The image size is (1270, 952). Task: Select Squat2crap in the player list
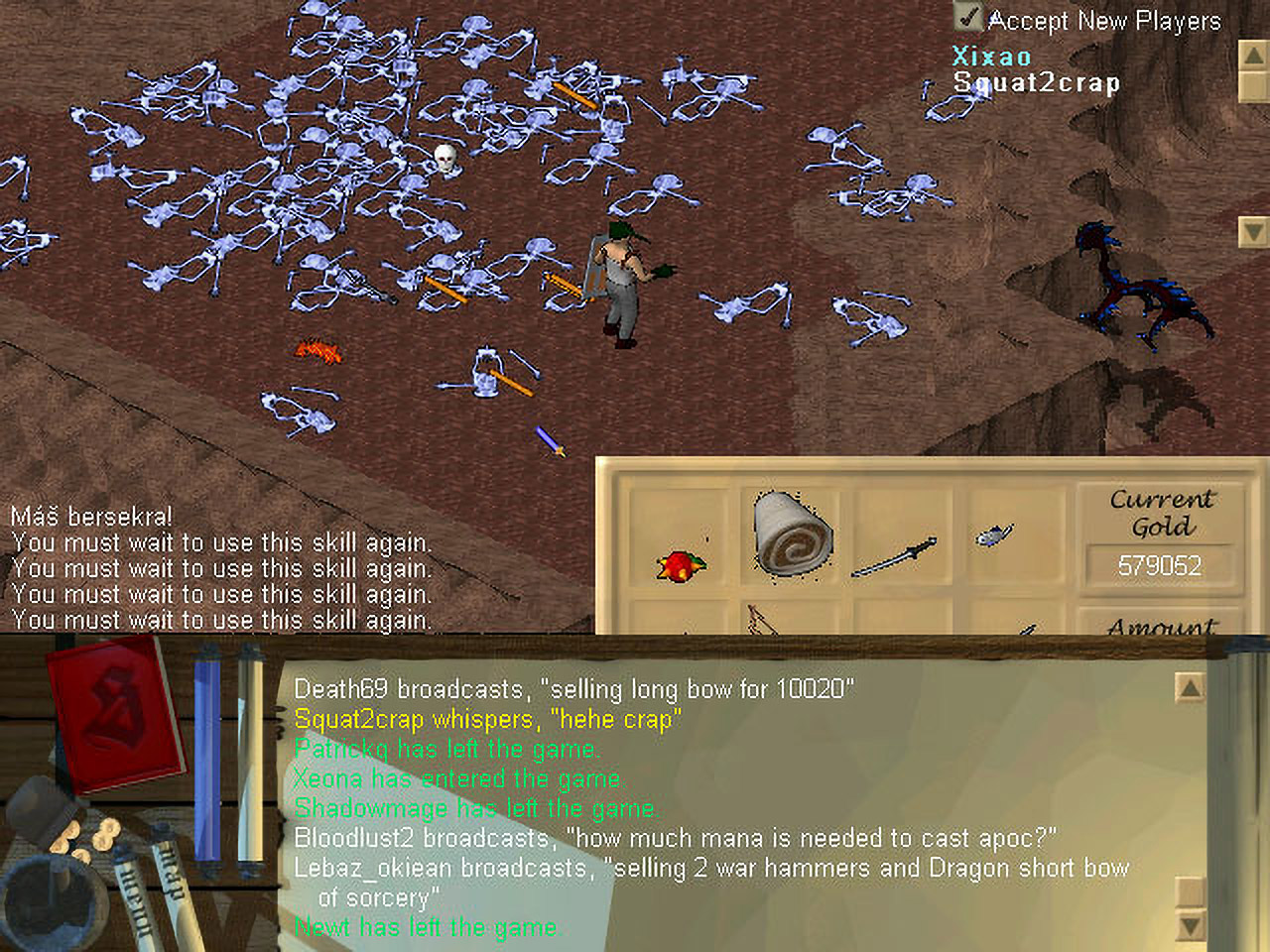1036,82
